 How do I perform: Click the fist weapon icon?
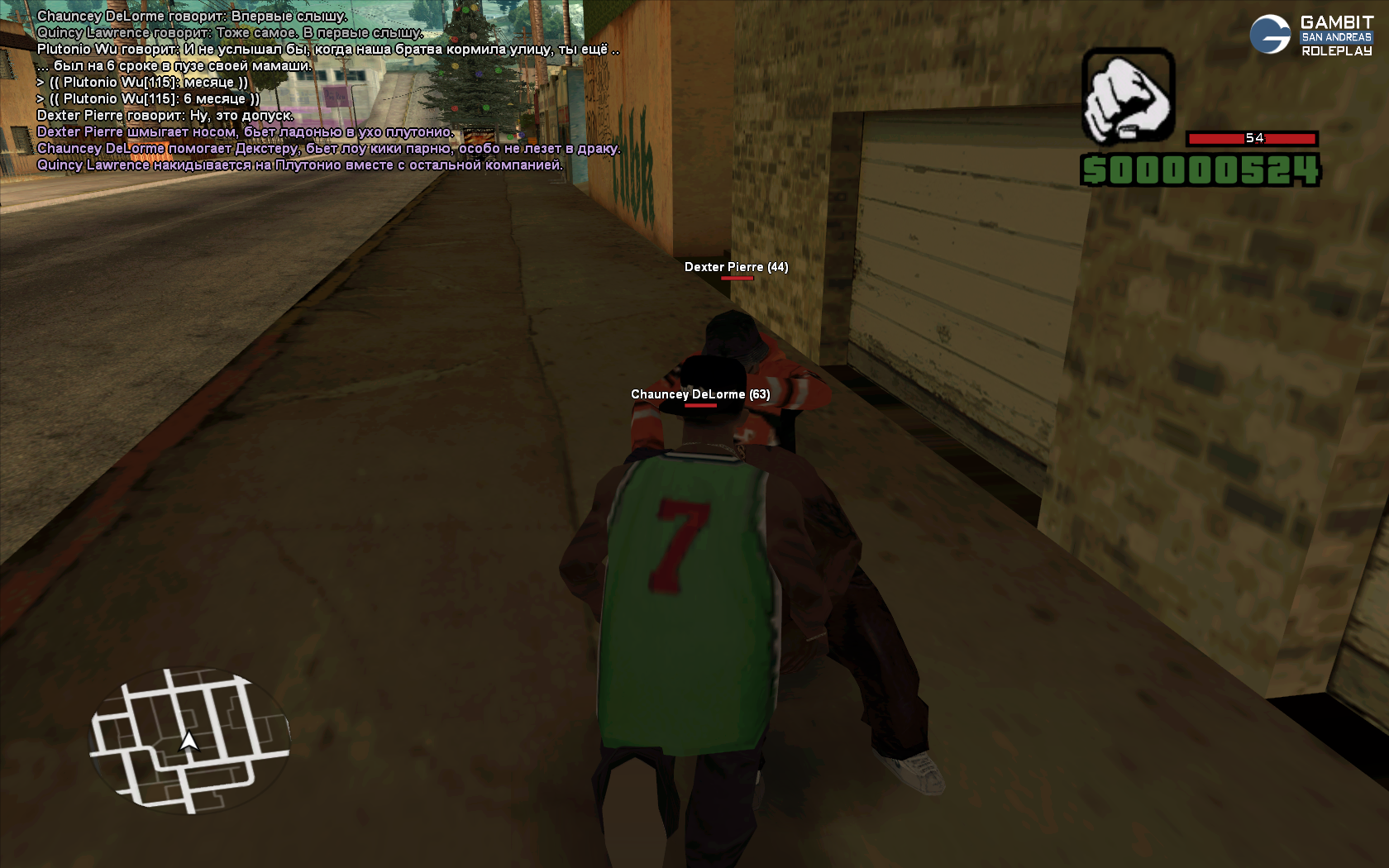pos(1128,97)
